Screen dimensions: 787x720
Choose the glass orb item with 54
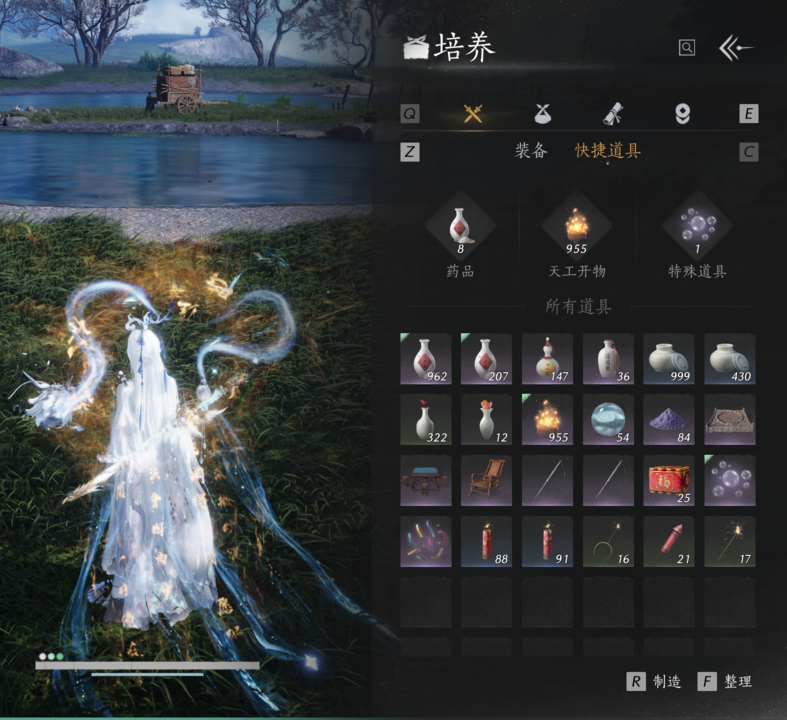click(608, 420)
